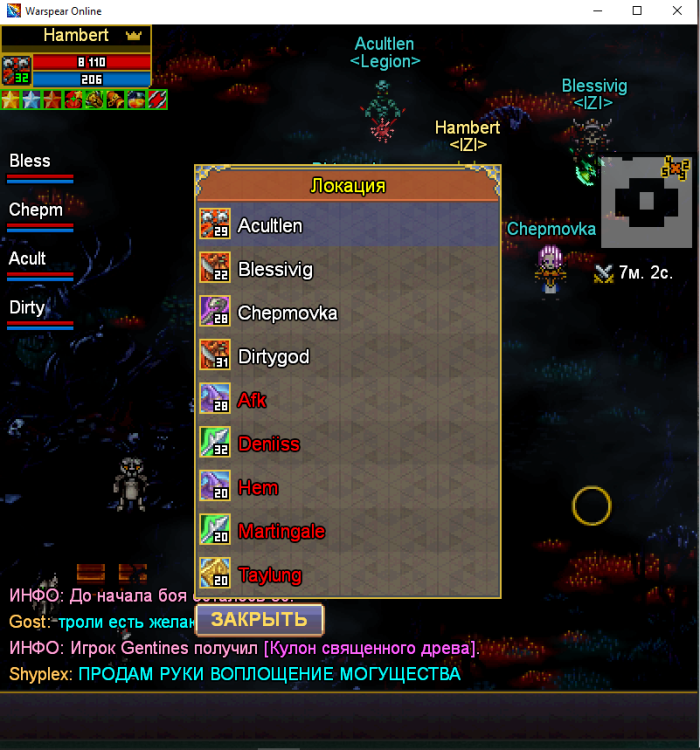Pick Dirtygod in the location list
This screenshot has width=700, height=750.
(347, 357)
